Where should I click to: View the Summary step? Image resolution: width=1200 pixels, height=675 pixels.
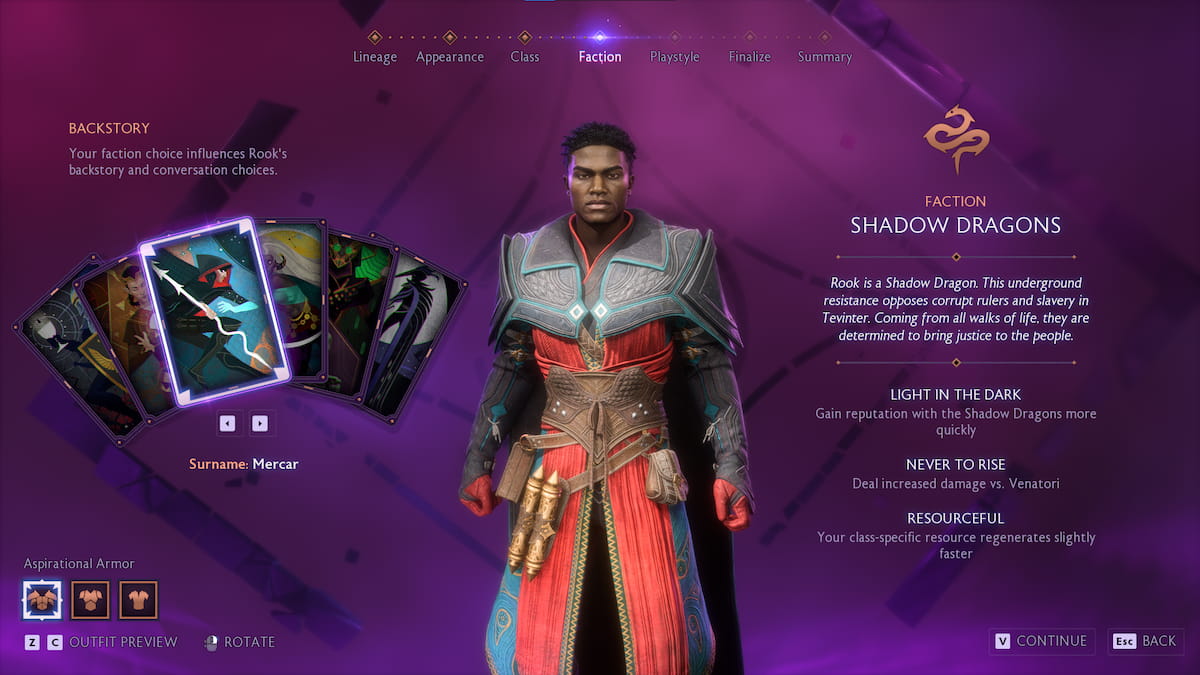tap(825, 56)
